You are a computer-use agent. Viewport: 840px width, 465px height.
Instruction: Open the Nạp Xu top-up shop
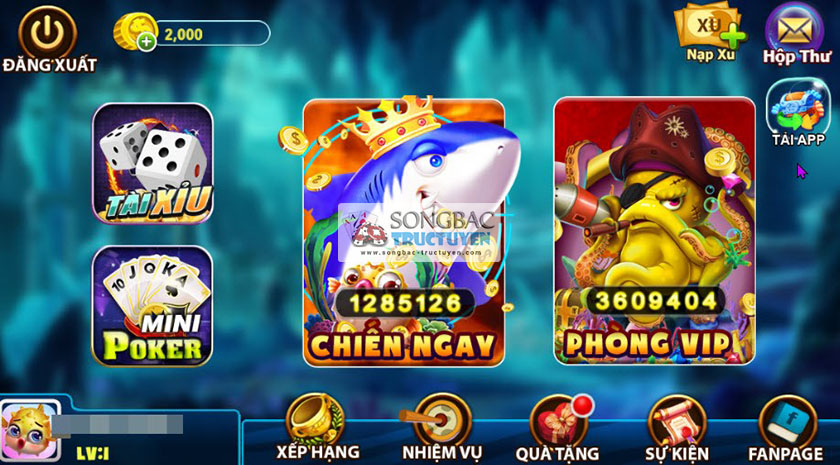pos(711,30)
